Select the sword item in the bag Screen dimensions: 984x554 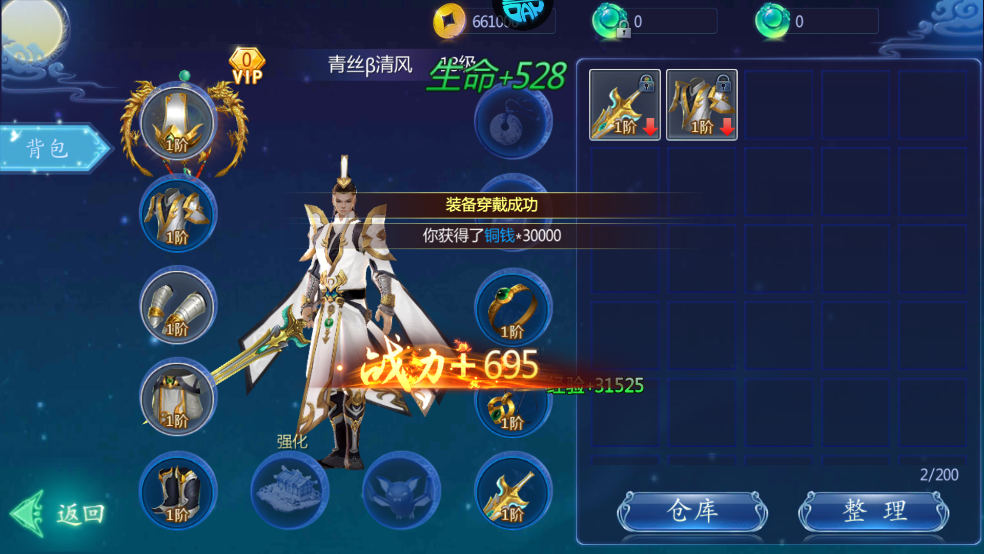point(625,105)
